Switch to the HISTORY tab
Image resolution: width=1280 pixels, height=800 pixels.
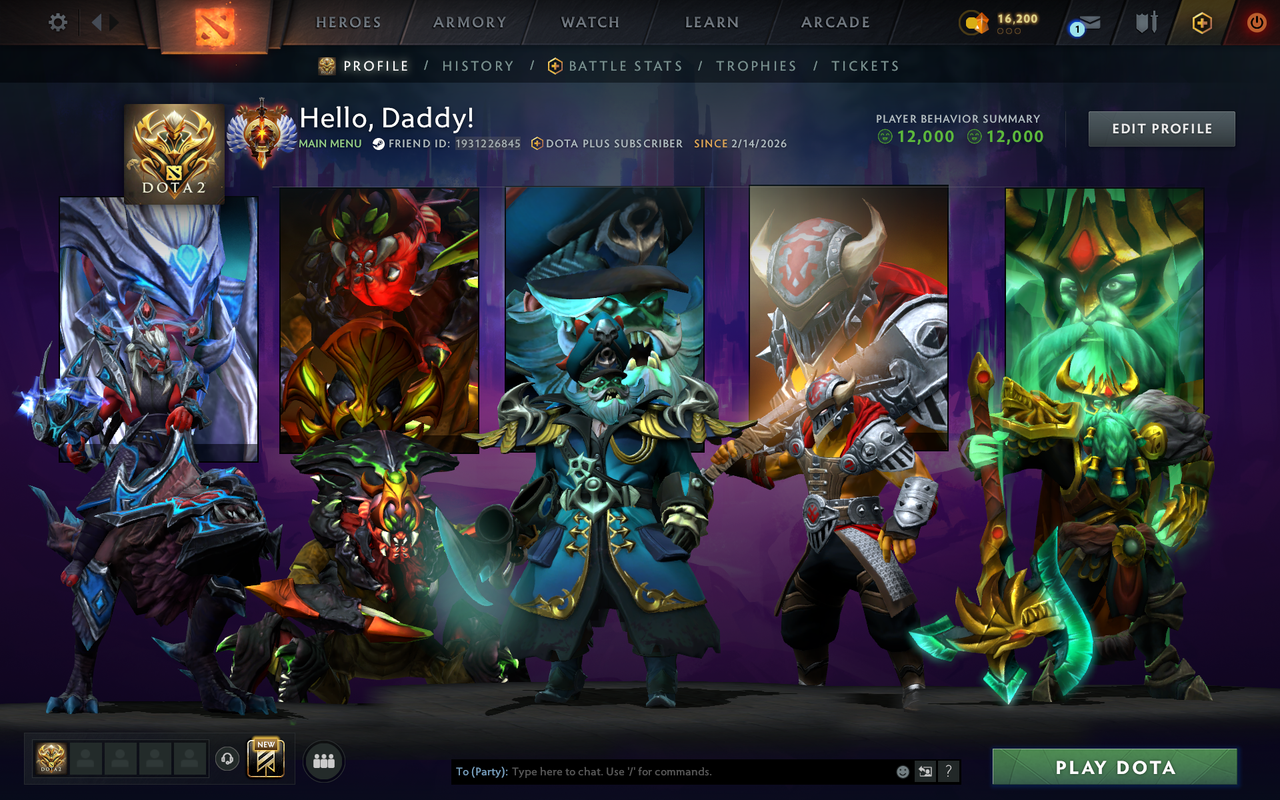click(478, 66)
